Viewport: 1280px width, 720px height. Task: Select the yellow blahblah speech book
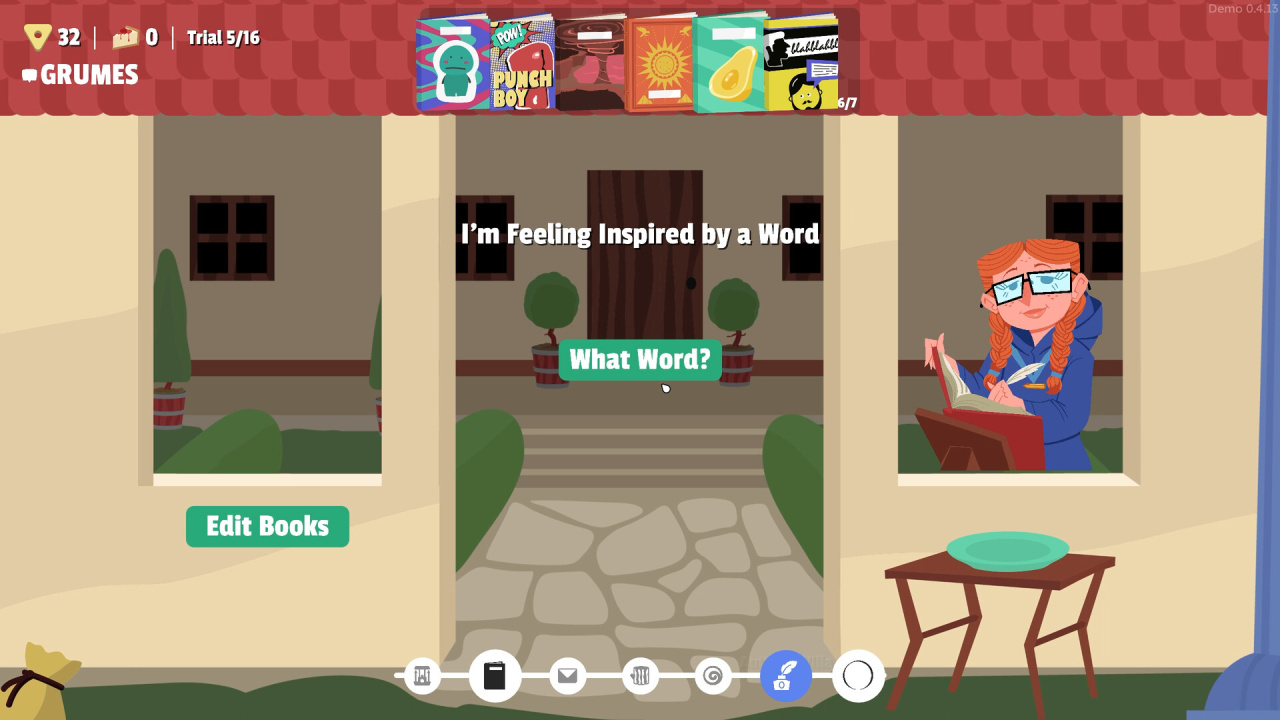click(800, 64)
